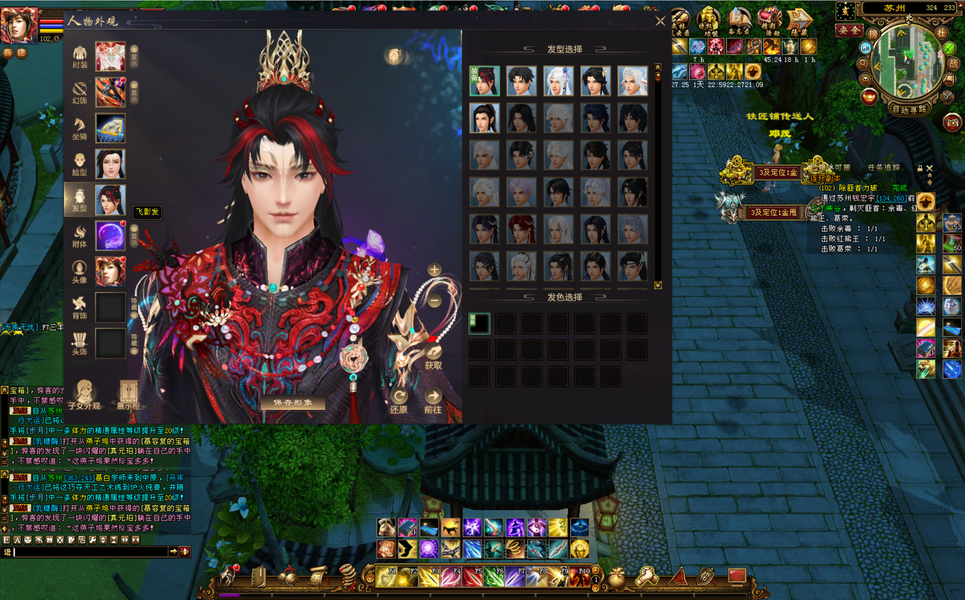Select the 坐骑 mount category
965x600 pixels.
tap(110, 128)
